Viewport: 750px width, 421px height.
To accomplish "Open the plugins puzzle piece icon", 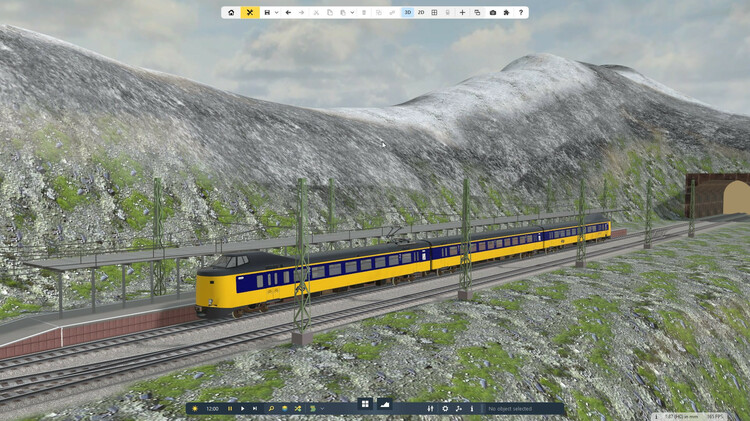I will 506,13.
